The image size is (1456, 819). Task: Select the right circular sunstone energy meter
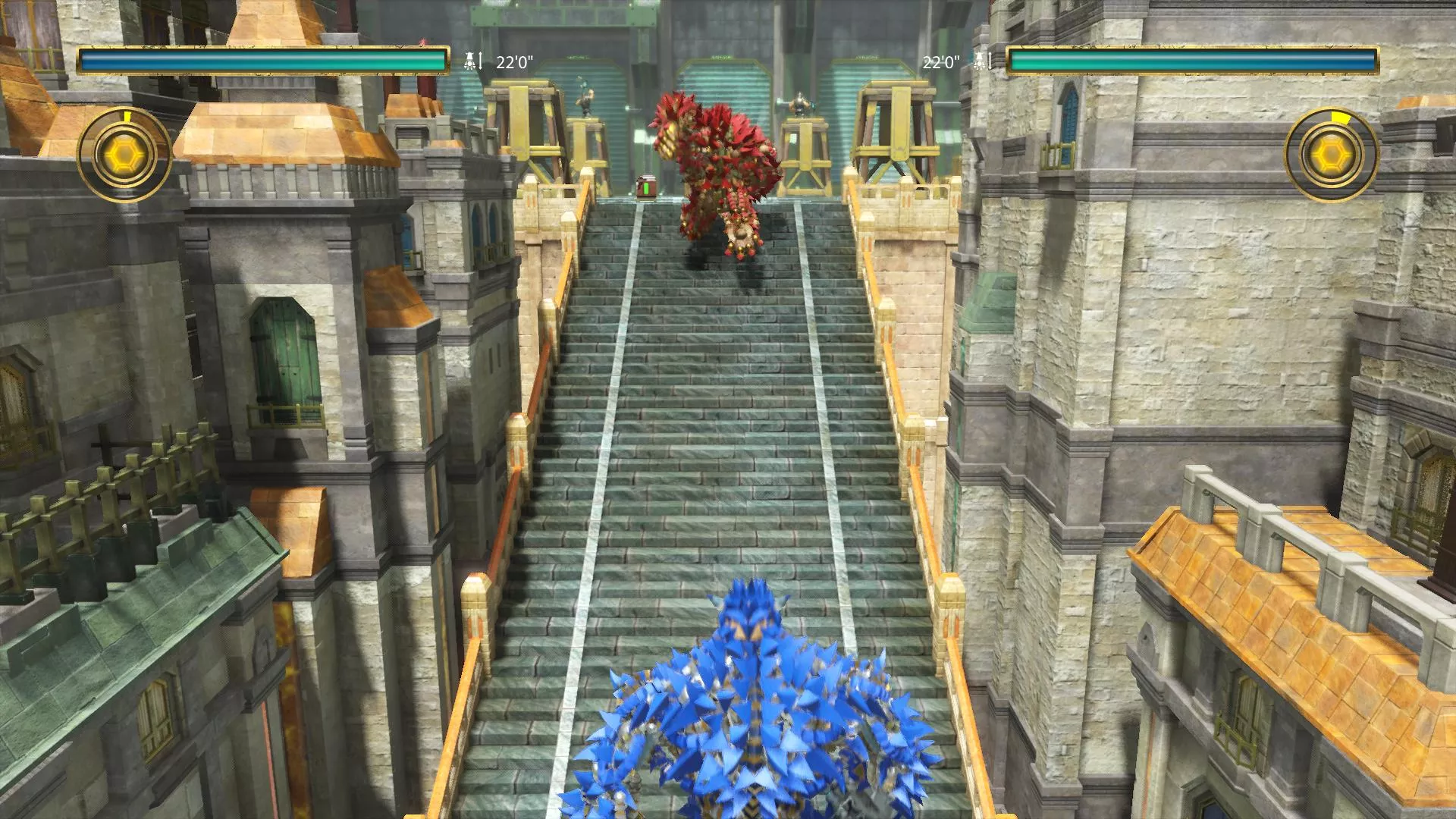[x=1333, y=154]
